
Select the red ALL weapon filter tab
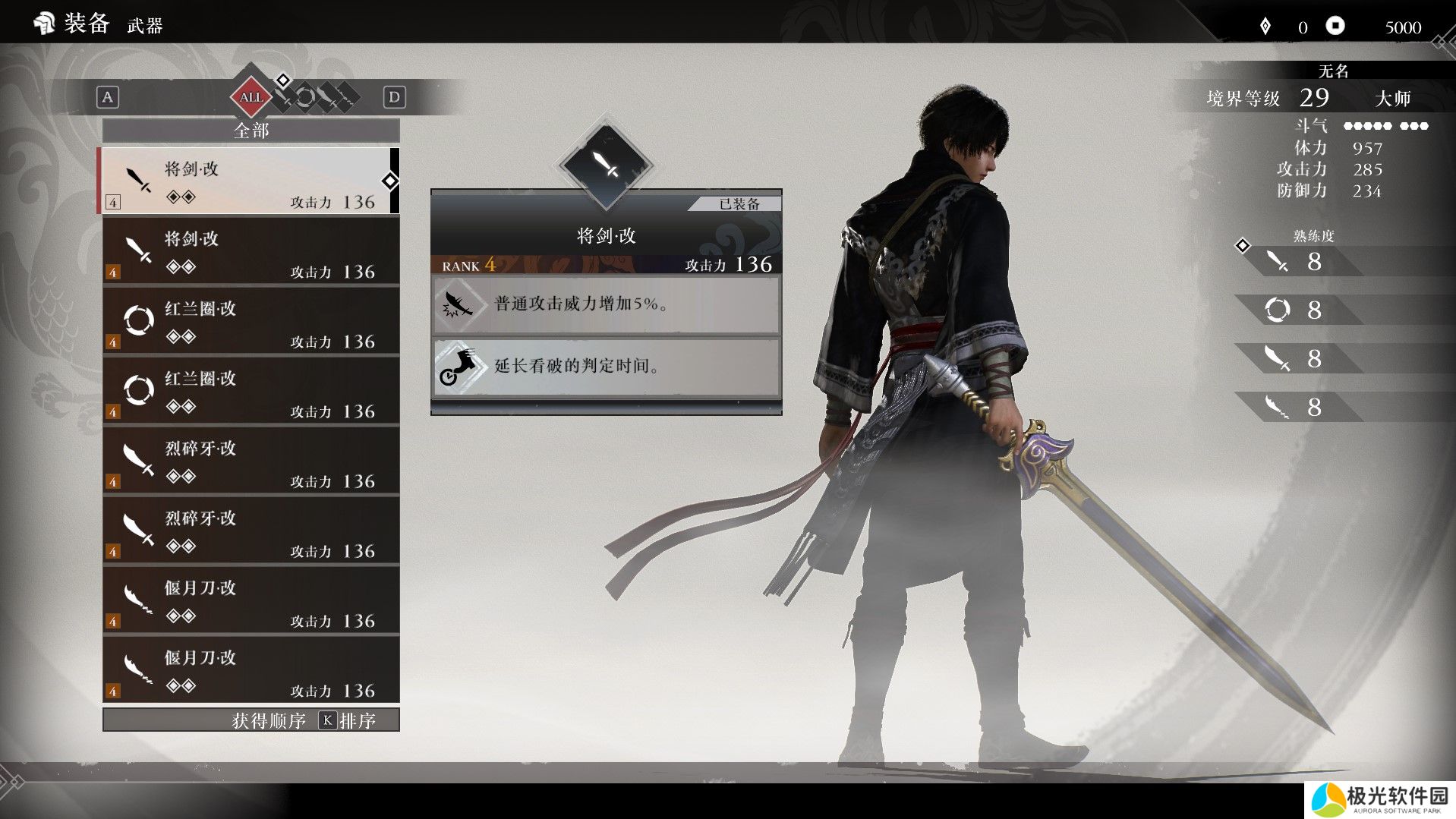pos(251,97)
